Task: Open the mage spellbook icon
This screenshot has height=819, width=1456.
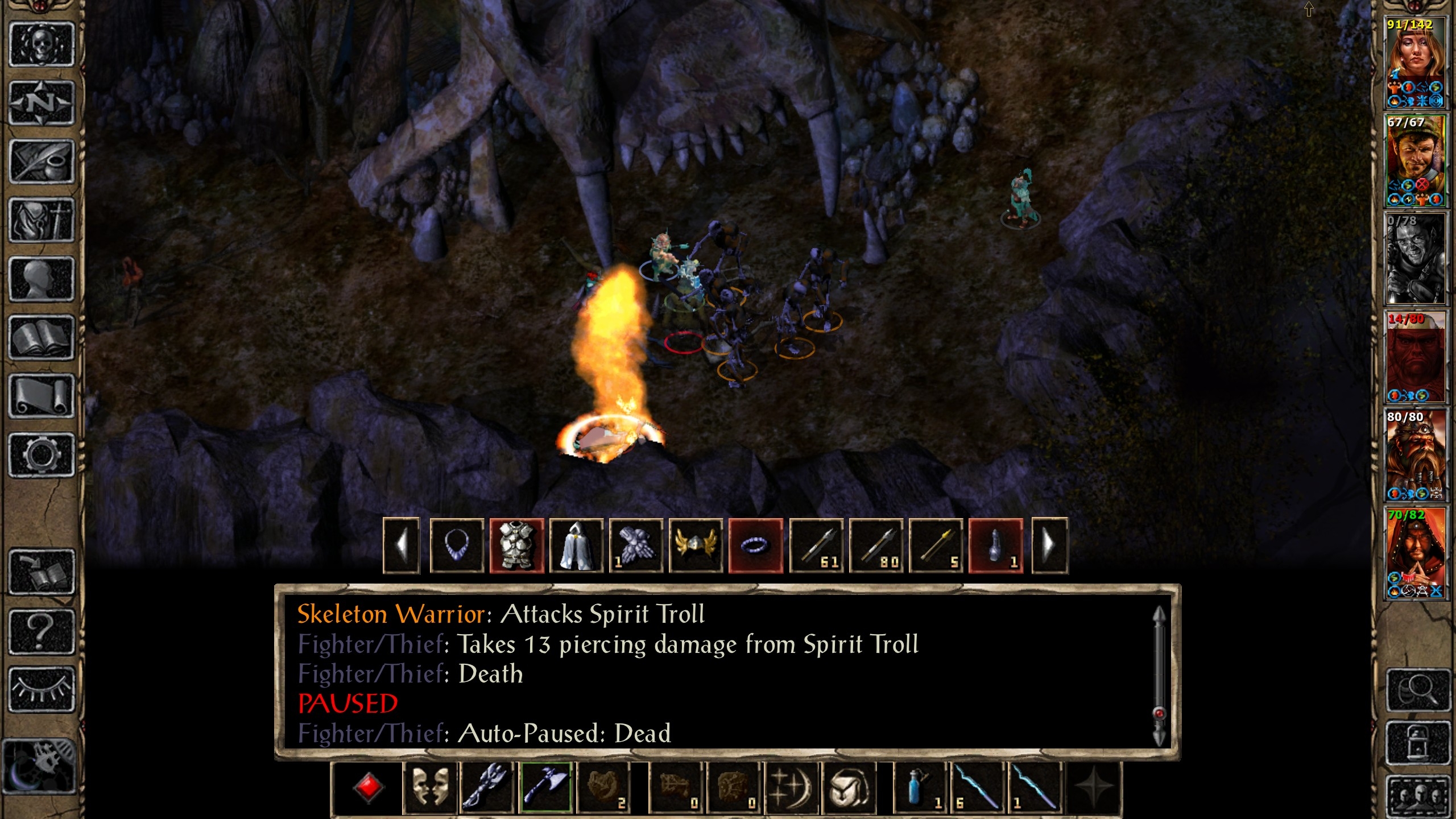Action: point(42,338)
